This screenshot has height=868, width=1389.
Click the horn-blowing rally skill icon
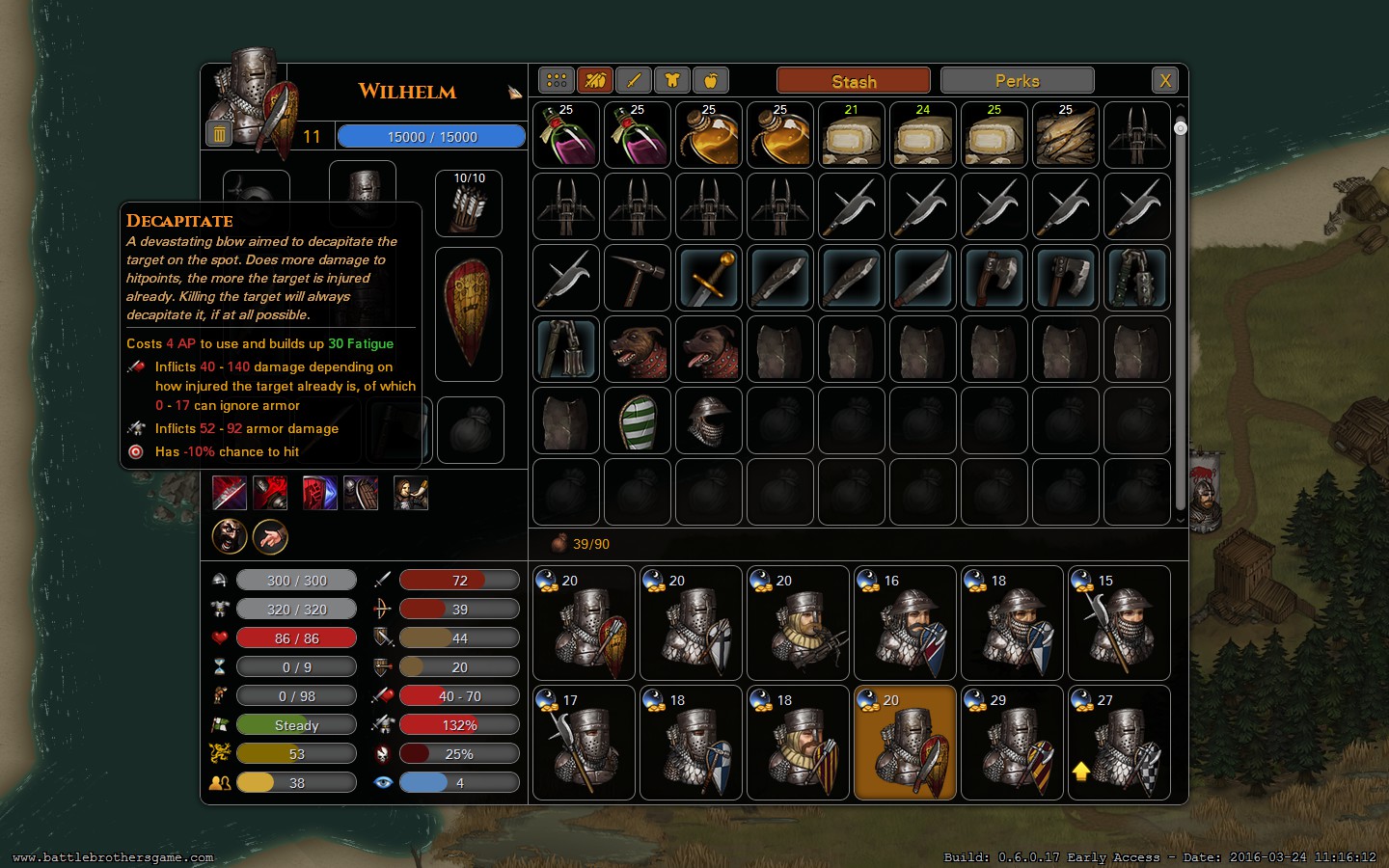coord(411,493)
